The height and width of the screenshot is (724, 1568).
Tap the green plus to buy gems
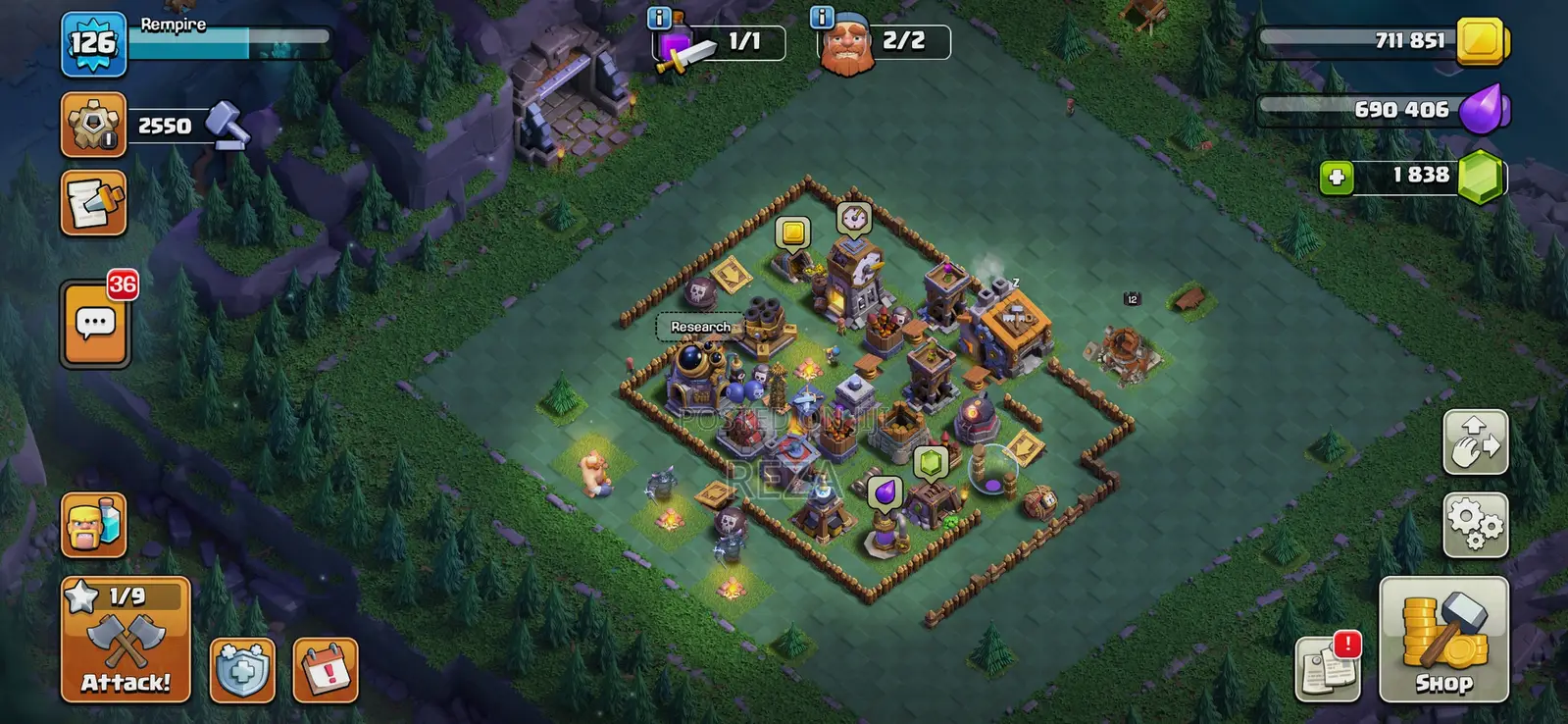tap(1338, 177)
